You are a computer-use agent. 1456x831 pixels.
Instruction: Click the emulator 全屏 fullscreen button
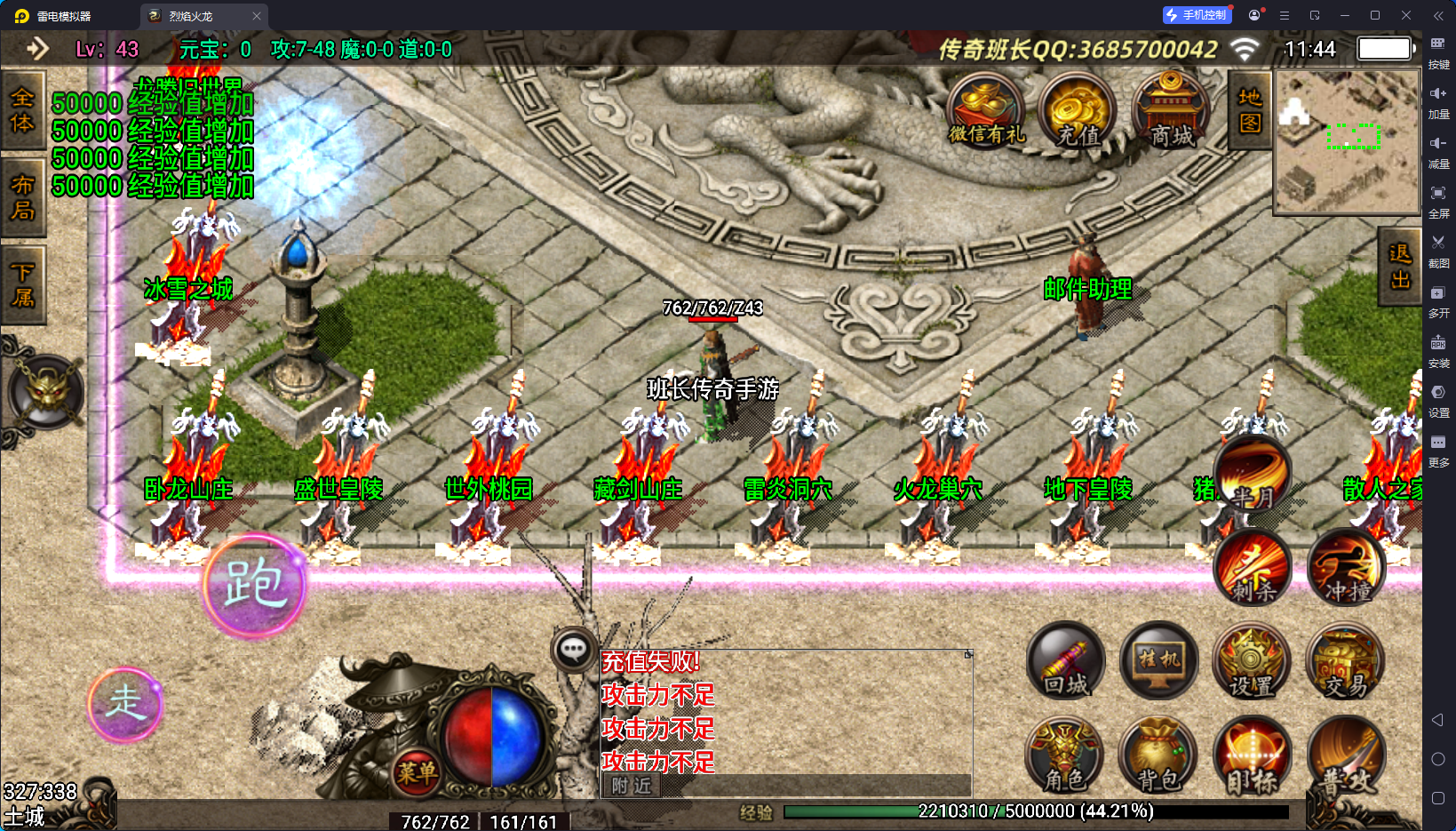pos(1438,200)
